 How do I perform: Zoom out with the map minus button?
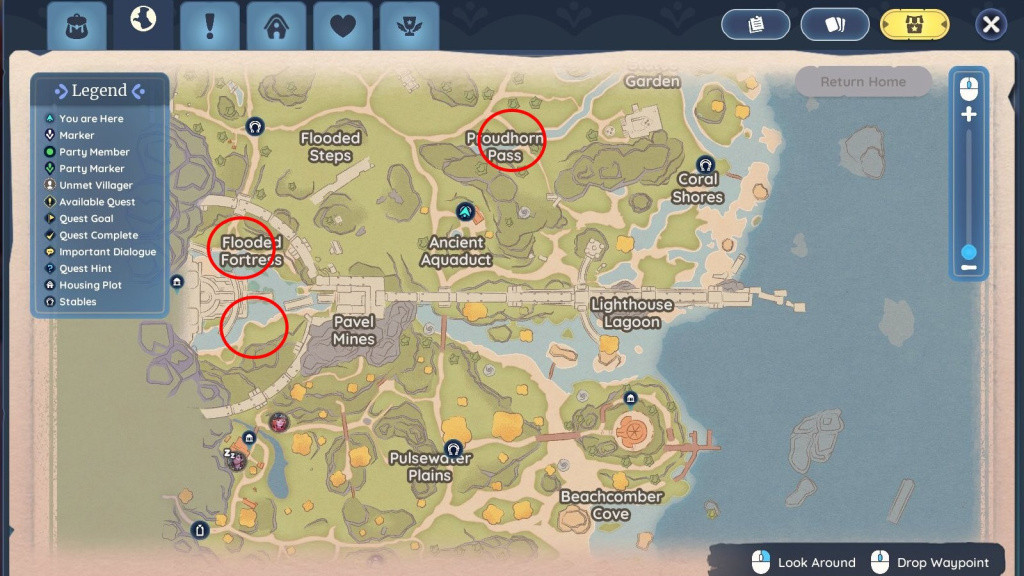point(968,267)
